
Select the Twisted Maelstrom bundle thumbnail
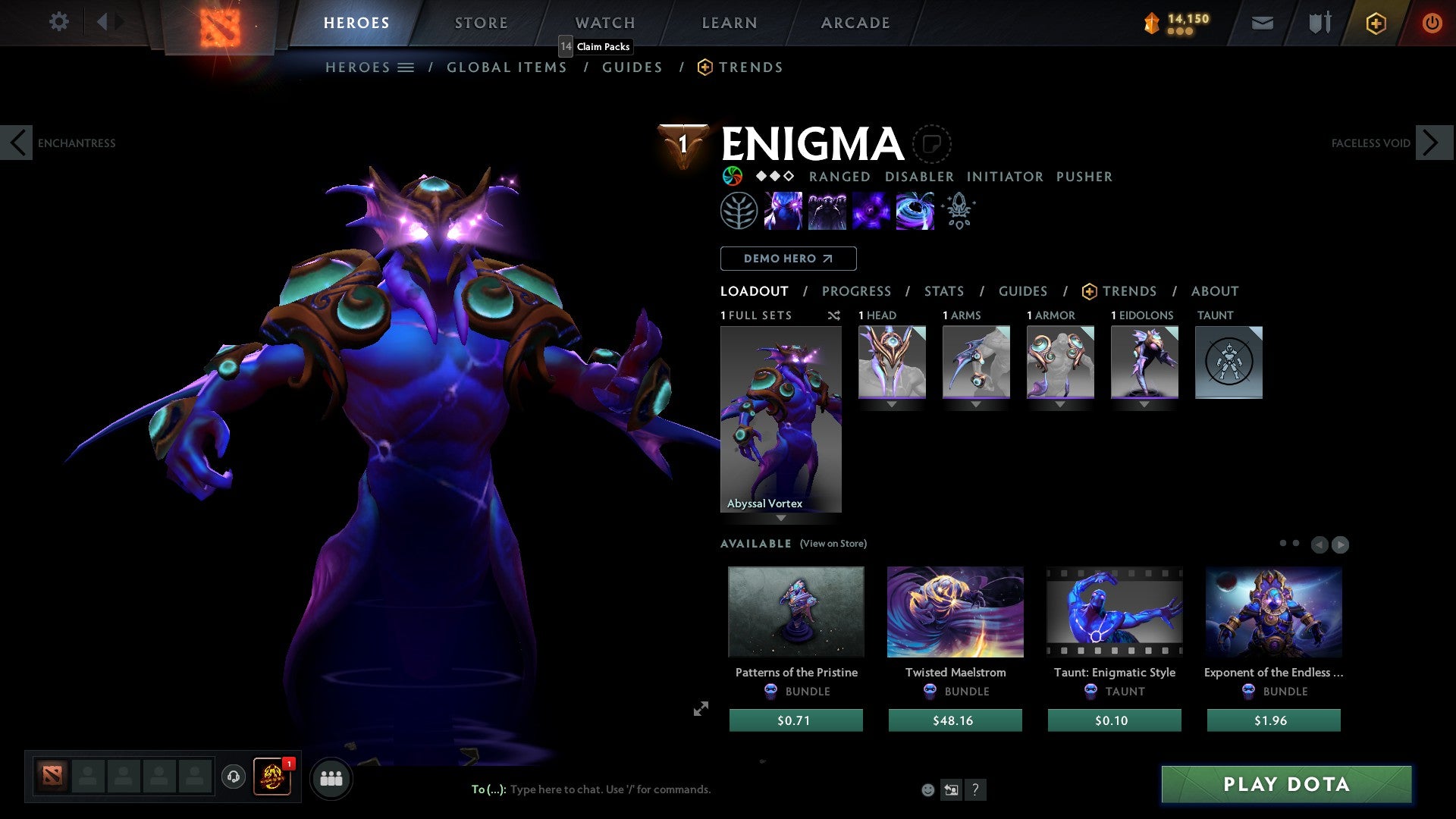pyautogui.click(x=955, y=612)
